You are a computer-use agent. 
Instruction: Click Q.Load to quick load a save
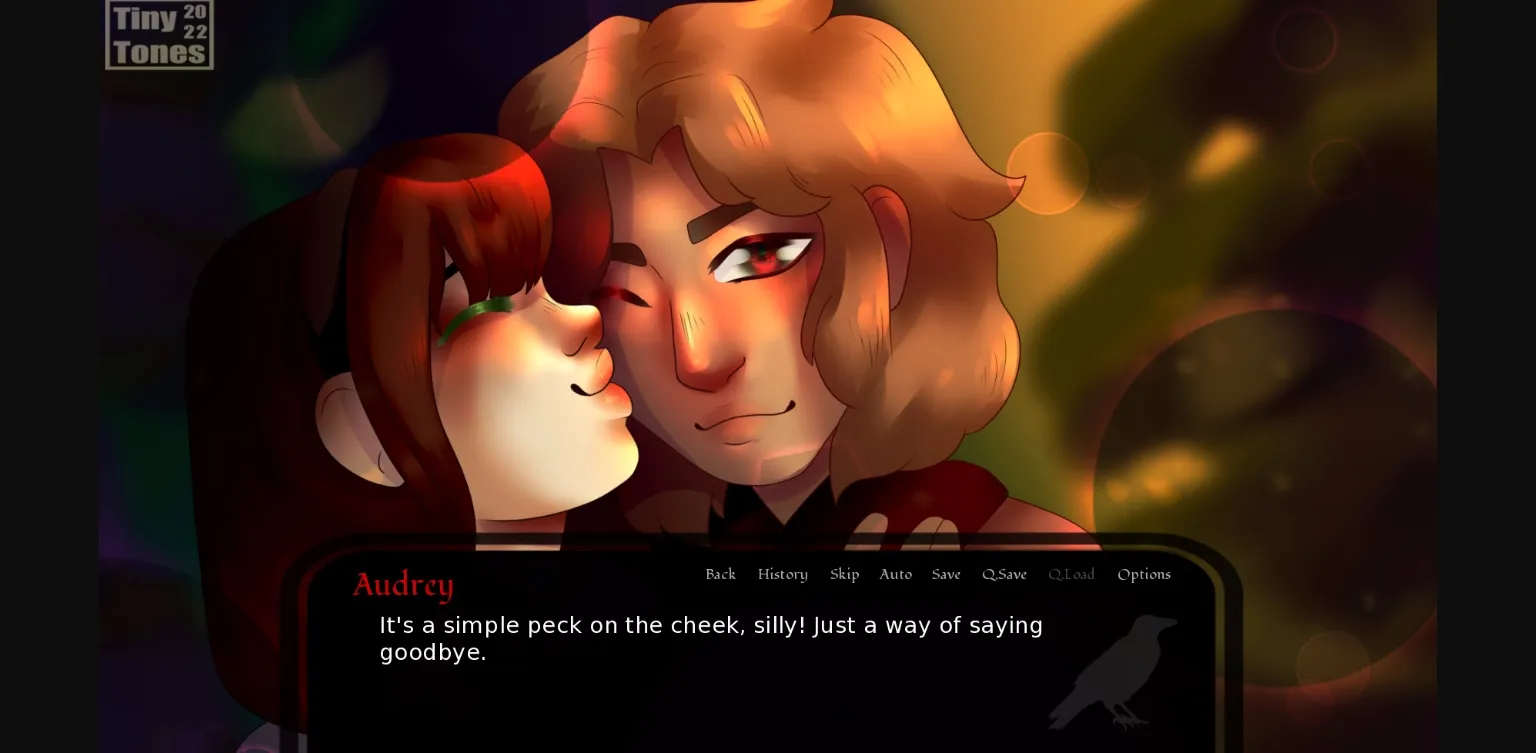pos(1071,574)
